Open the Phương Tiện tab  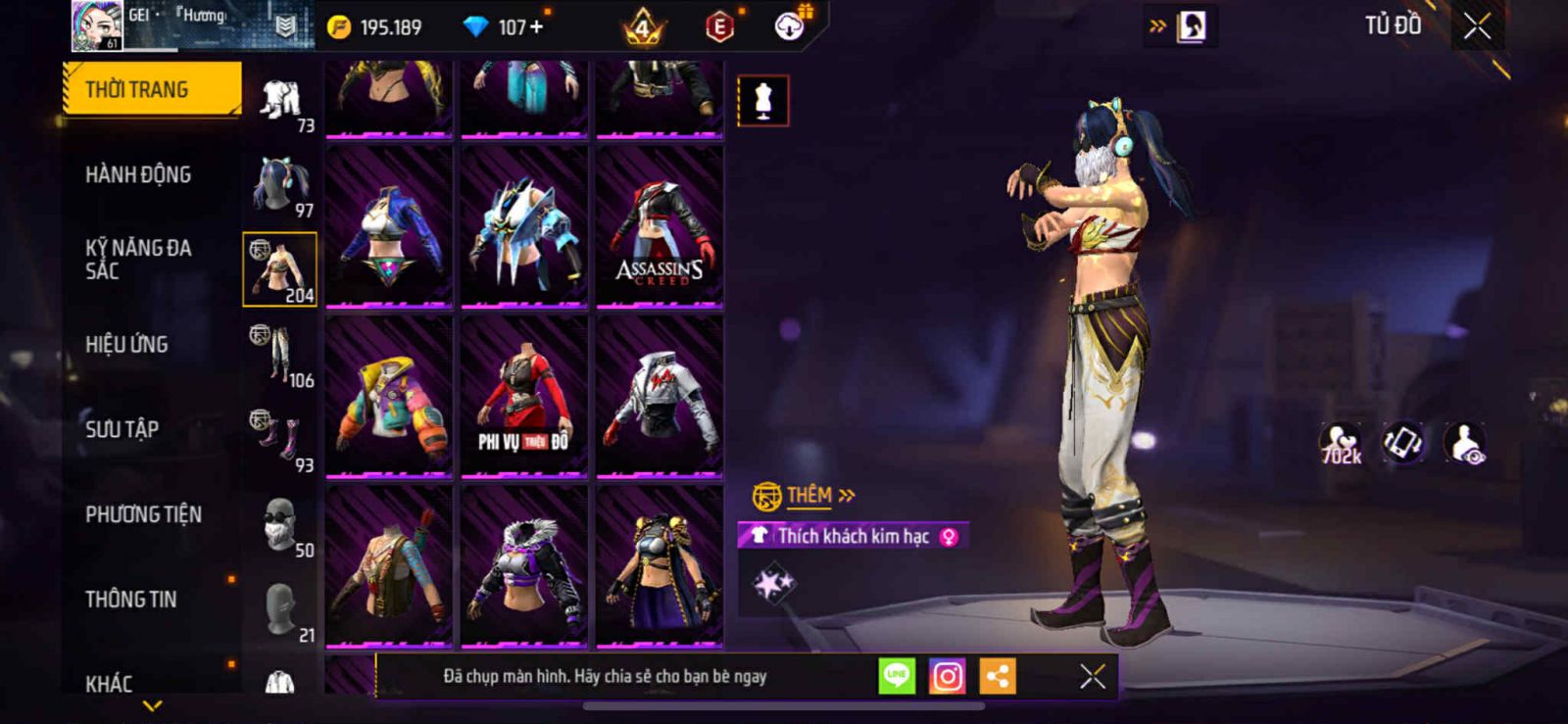pyautogui.click(x=143, y=514)
